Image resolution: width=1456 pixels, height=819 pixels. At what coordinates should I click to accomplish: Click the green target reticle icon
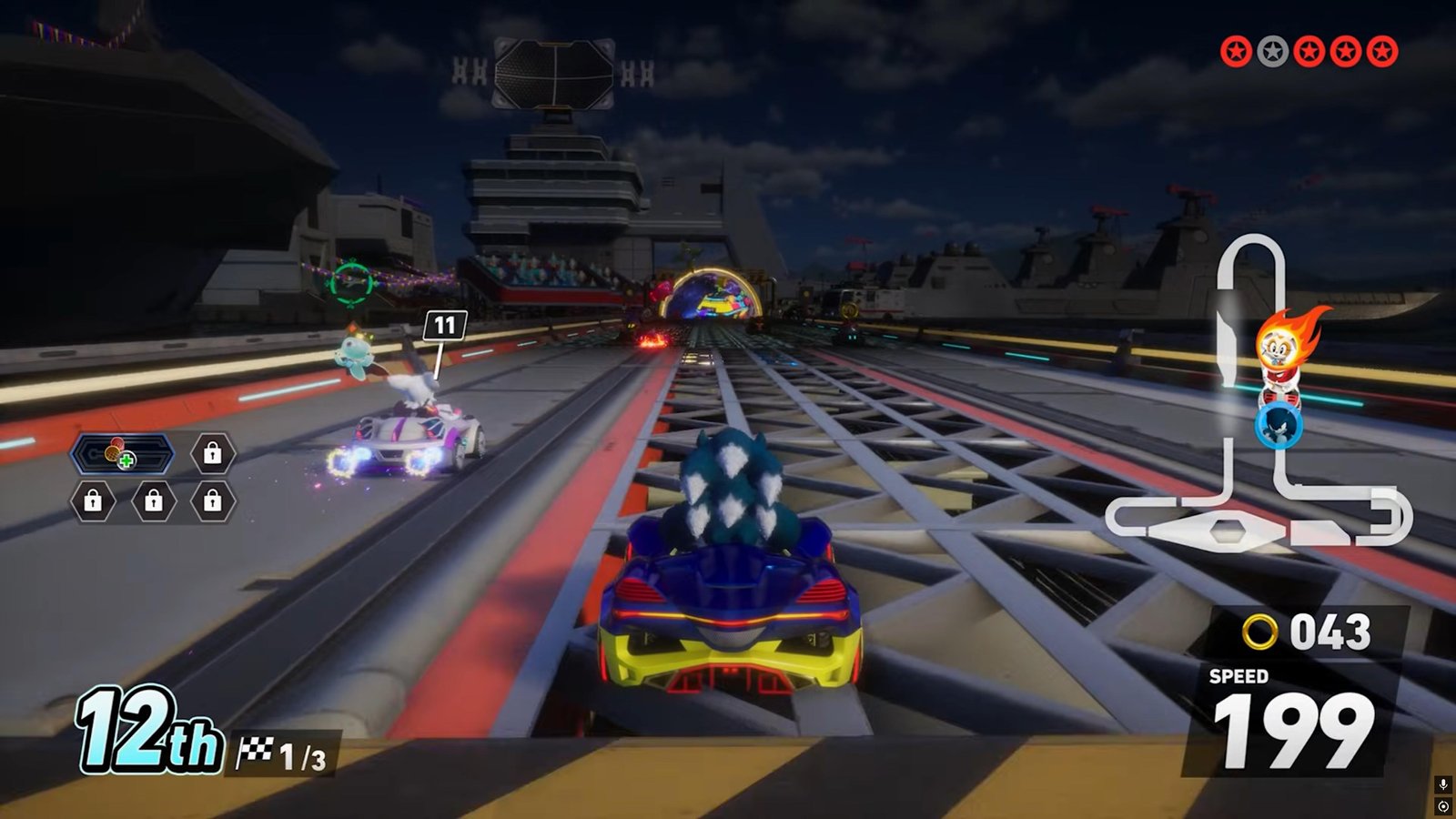click(x=352, y=283)
